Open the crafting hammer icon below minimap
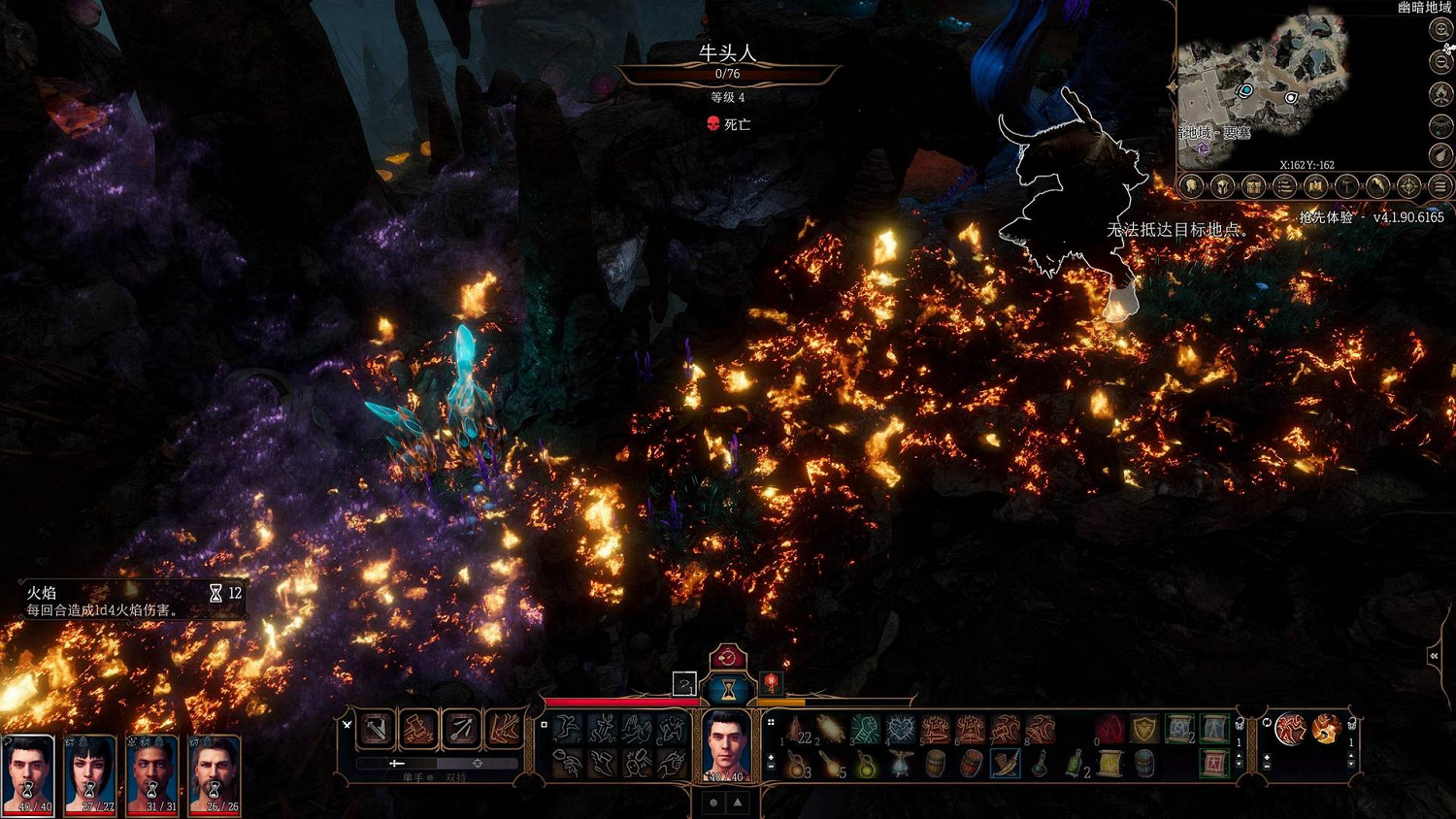 tap(1346, 186)
